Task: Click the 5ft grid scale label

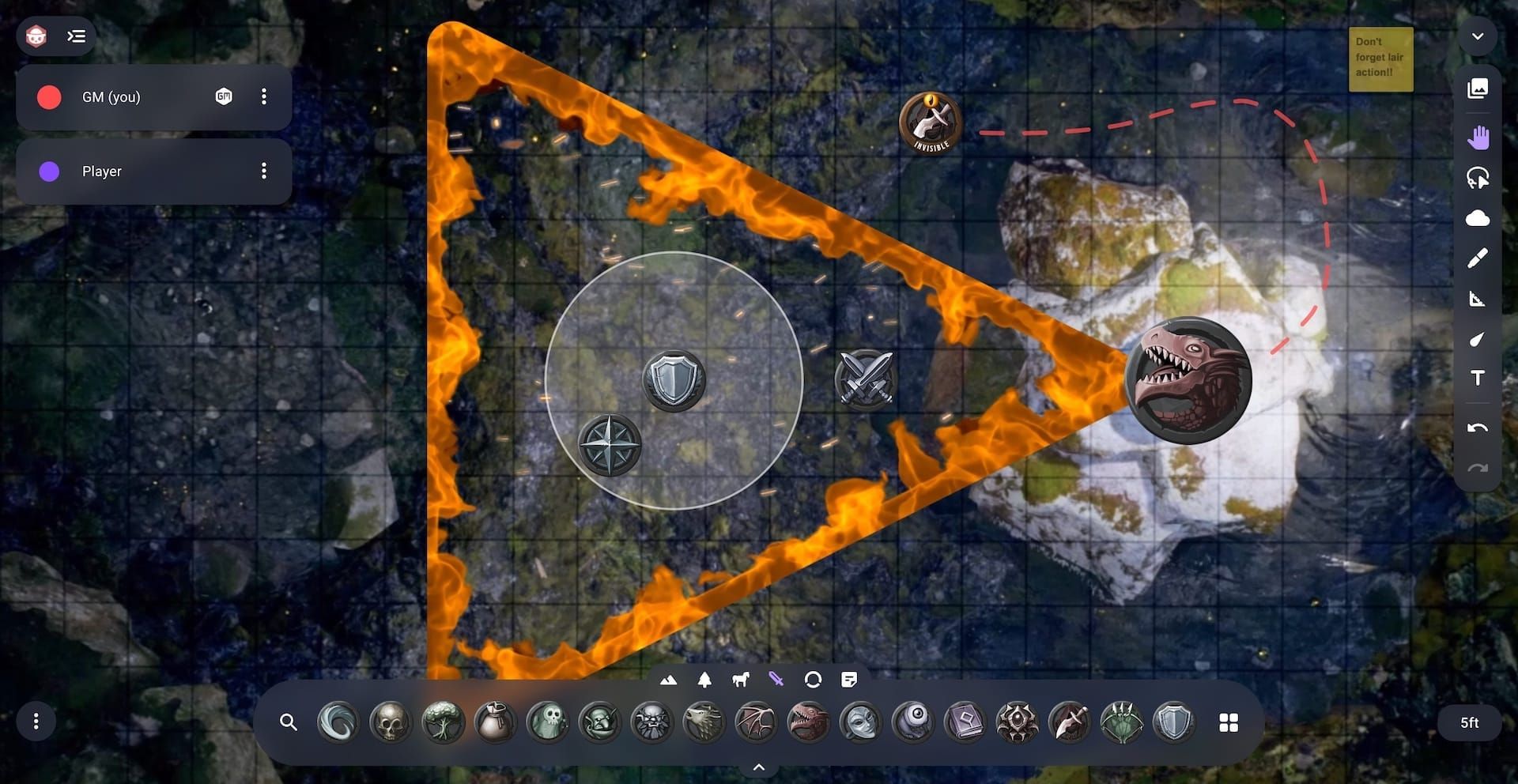Action: pyautogui.click(x=1469, y=722)
